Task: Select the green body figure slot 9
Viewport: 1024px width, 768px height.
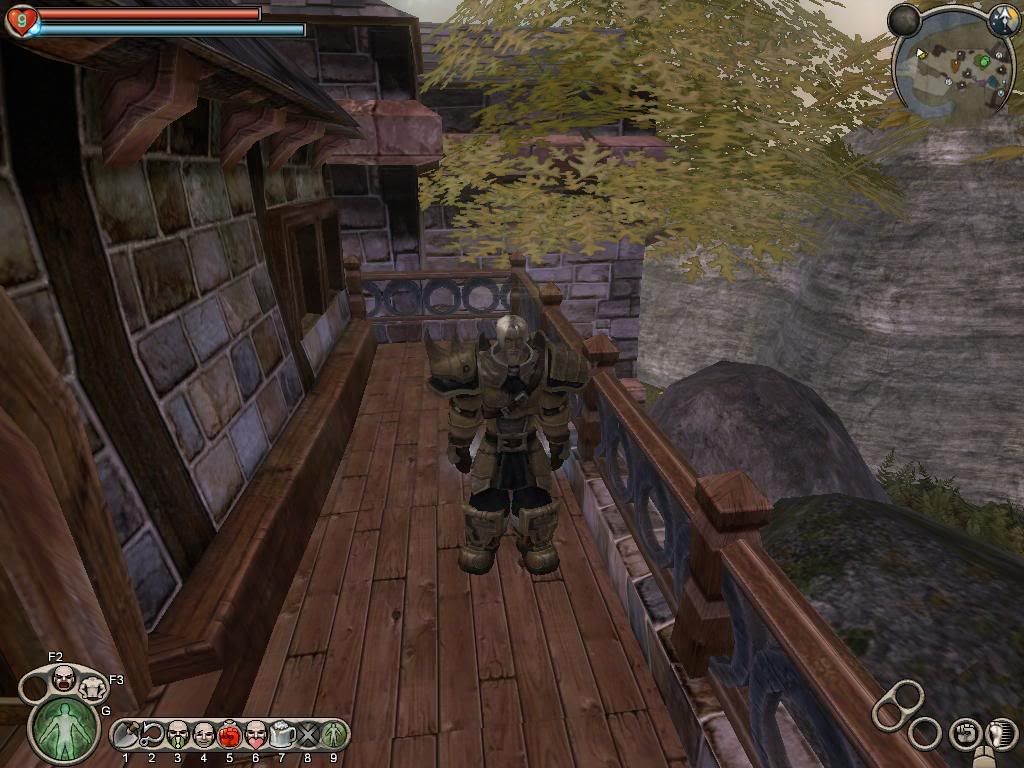Action: (x=333, y=735)
